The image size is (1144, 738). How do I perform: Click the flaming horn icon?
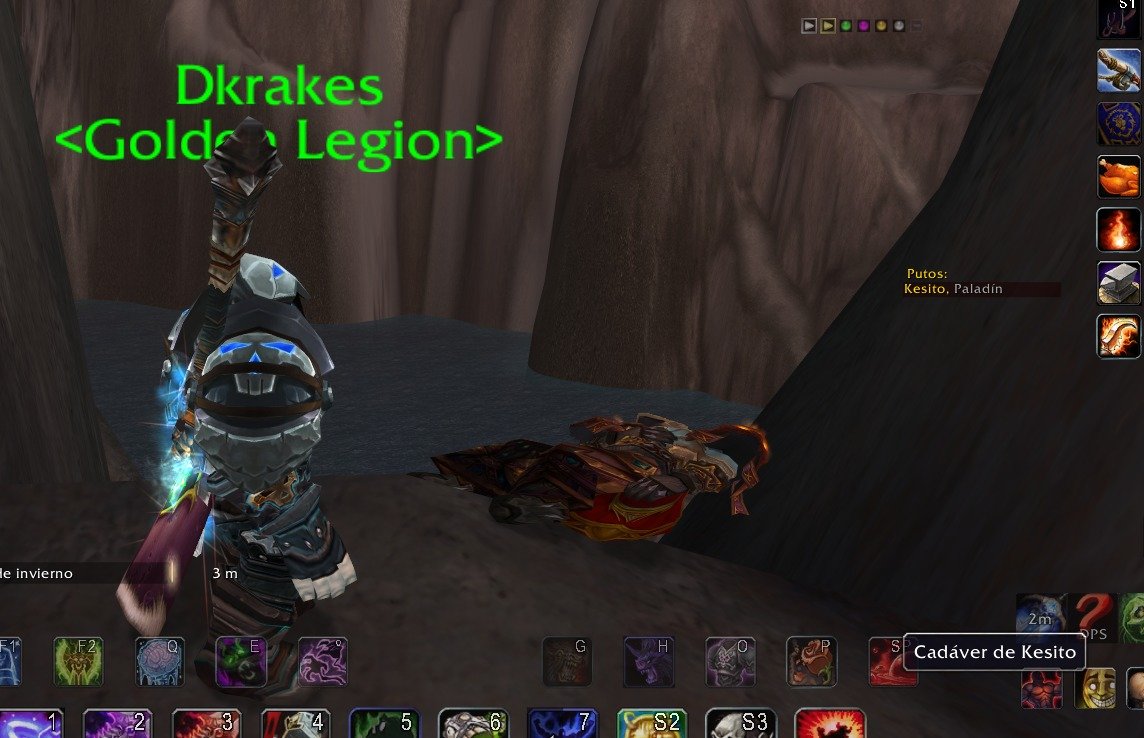(1119, 336)
